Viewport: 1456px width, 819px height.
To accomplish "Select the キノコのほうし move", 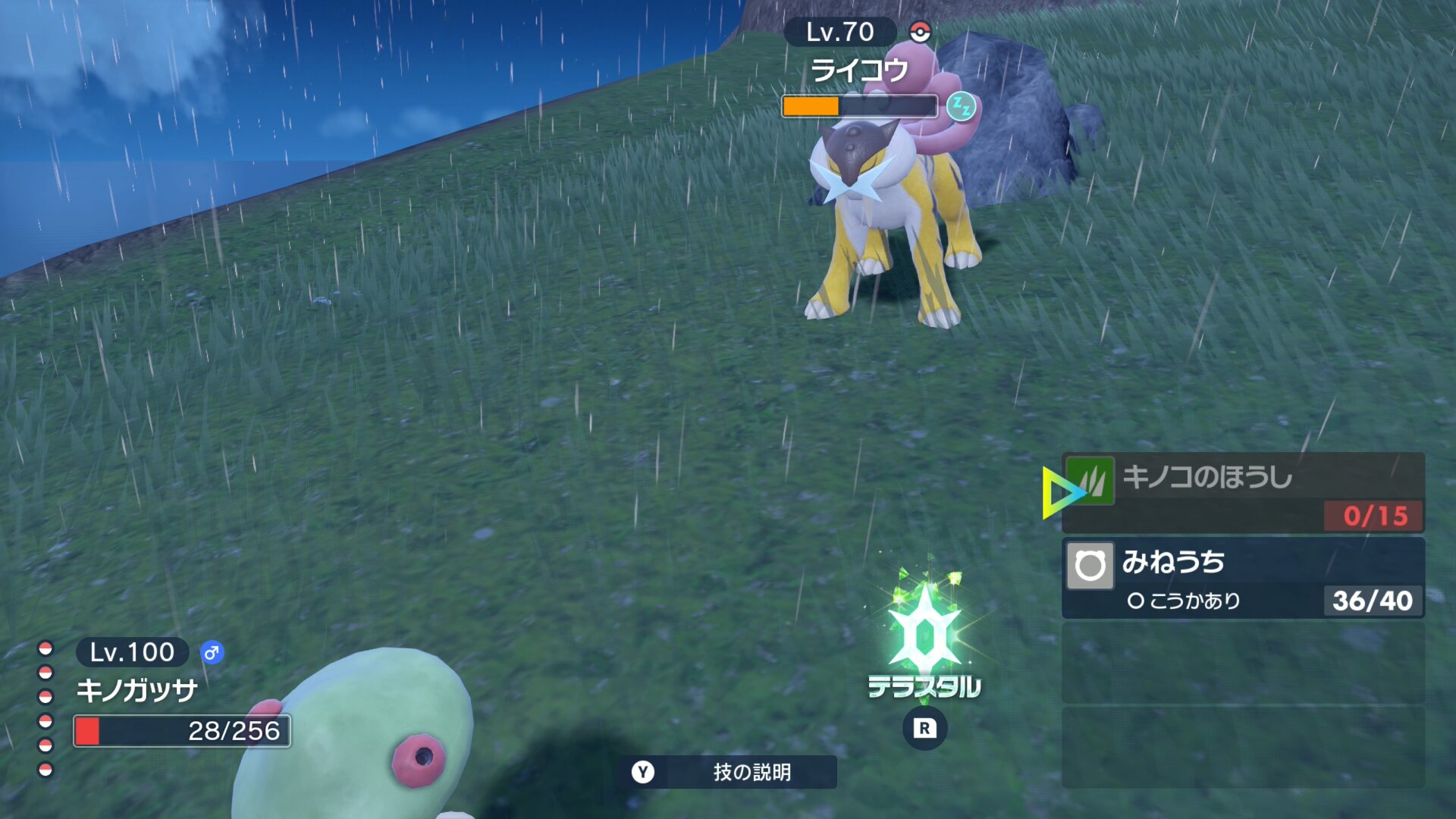I will click(x=1242, y=492).
